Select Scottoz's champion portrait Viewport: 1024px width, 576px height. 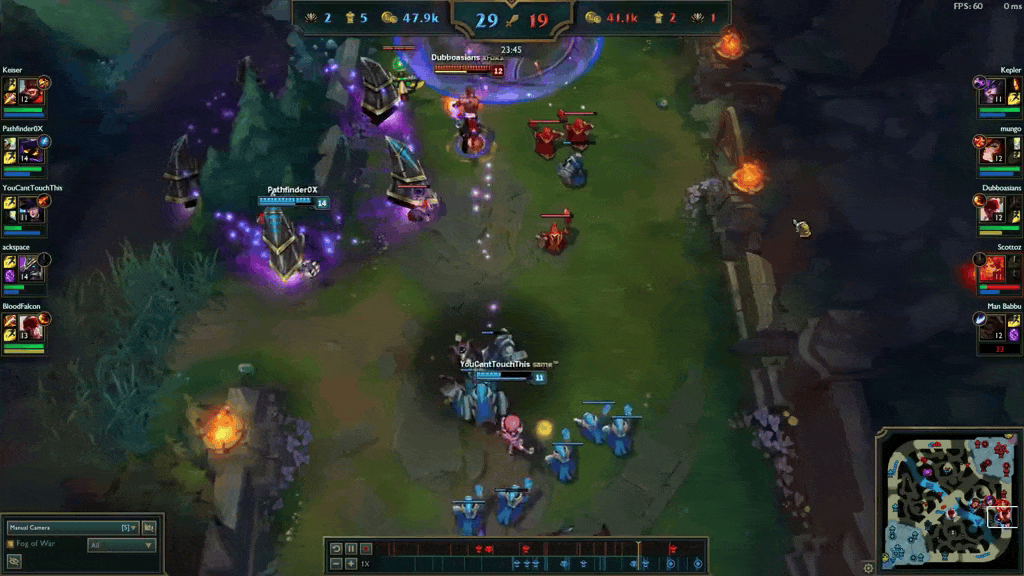pyautogui.click(x=993, y=267)
